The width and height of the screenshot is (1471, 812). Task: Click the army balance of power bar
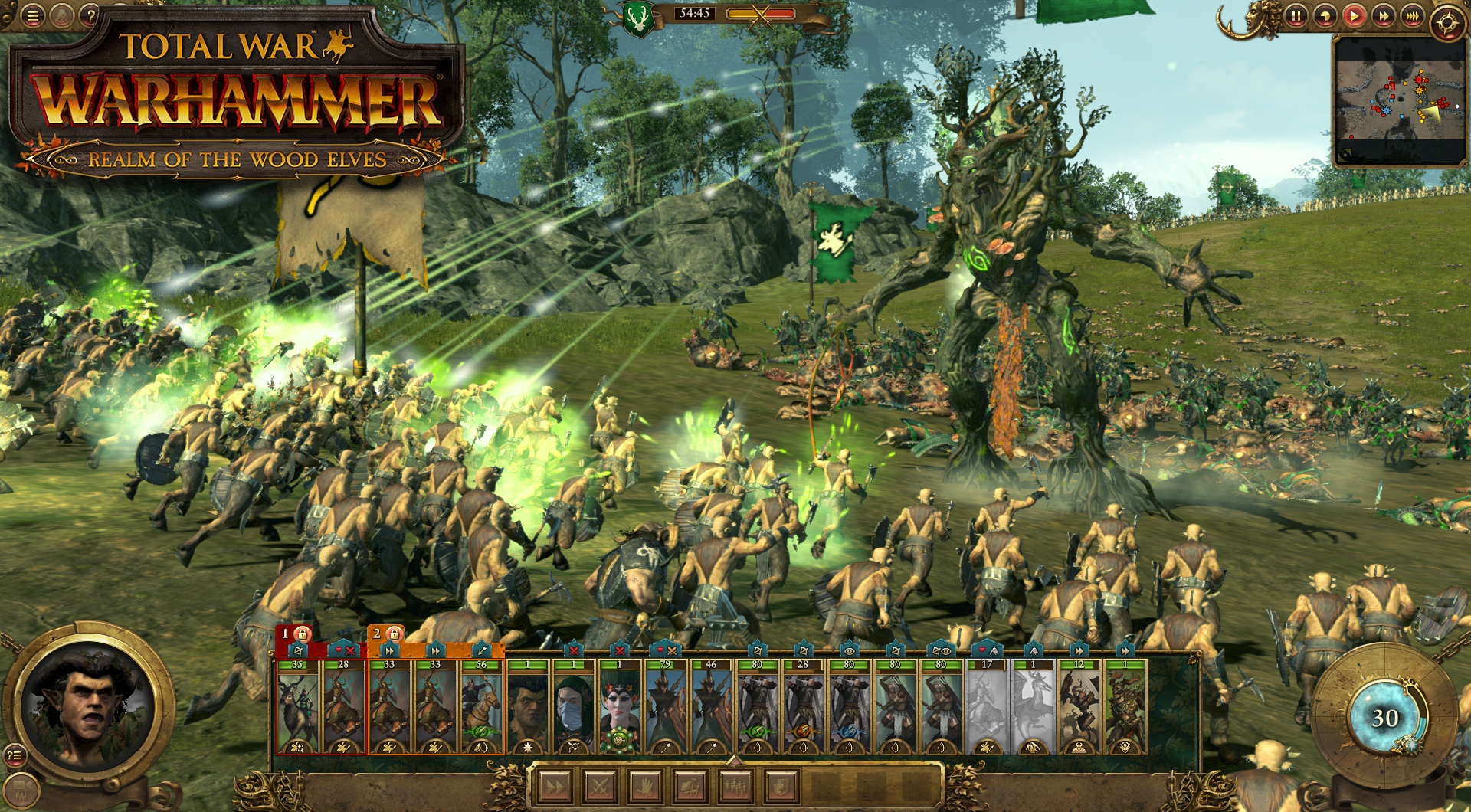(x=762, y=11)
